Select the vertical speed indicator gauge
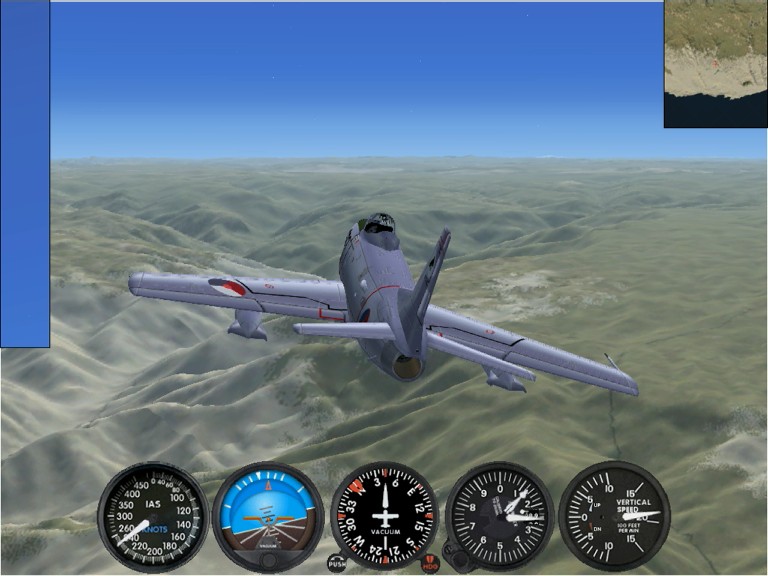The width and height of the screenshot is (768, 576). (613, 515)
